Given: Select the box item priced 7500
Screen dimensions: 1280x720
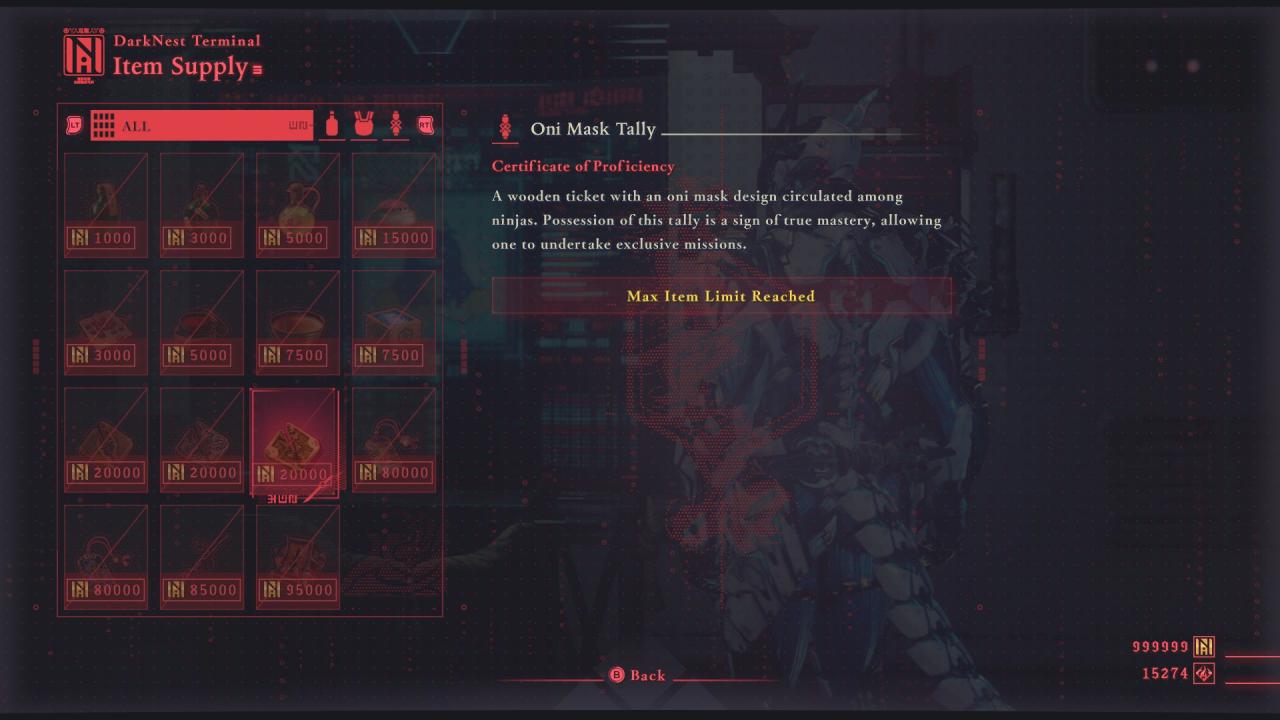Looking at the screenshot, I should coord(394,322).
